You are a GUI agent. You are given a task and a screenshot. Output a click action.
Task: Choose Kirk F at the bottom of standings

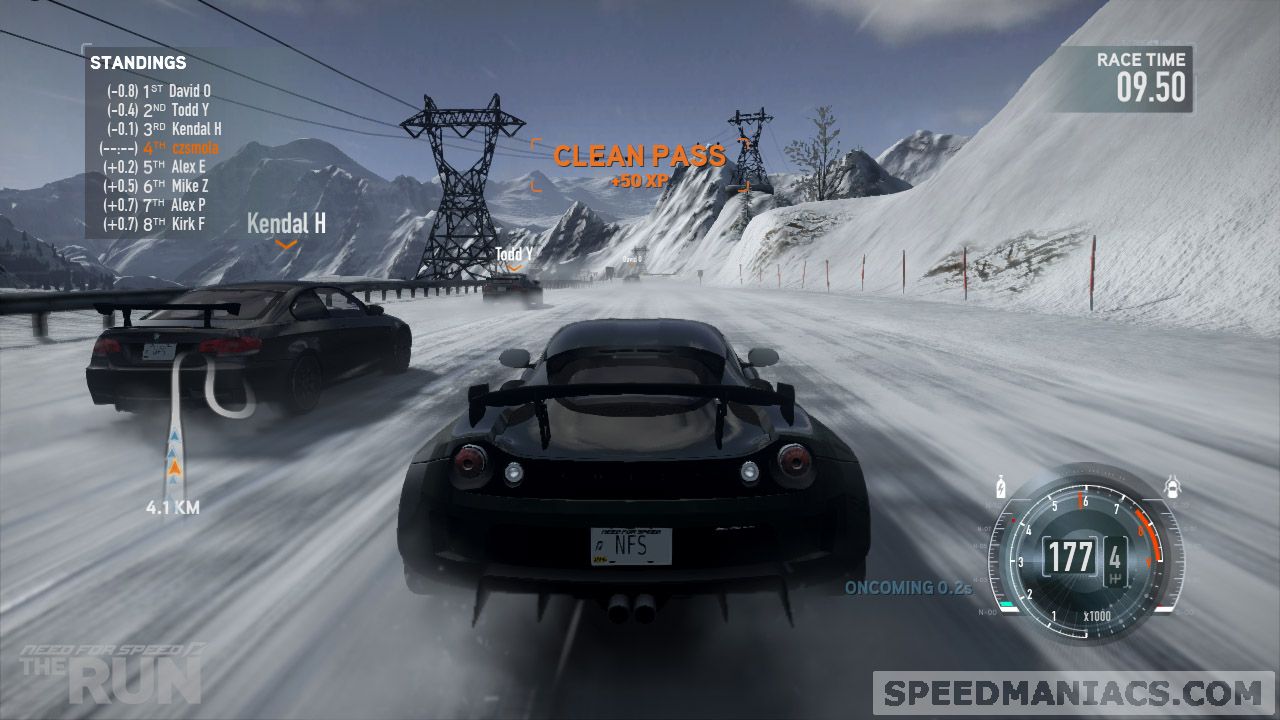[x=155, y=224]
